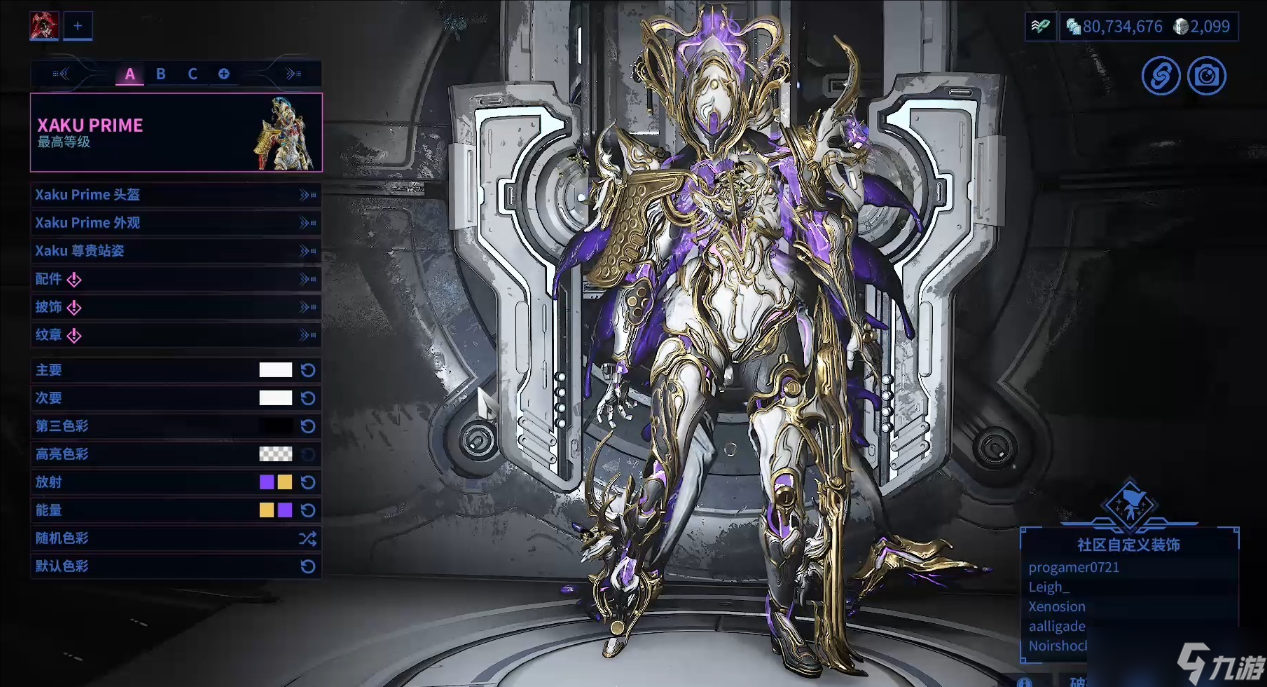The width and height of the screenshot is (1267, 687).
Task: Pick the 主要 primary color swatch
Action: click(x=276, y=370)
